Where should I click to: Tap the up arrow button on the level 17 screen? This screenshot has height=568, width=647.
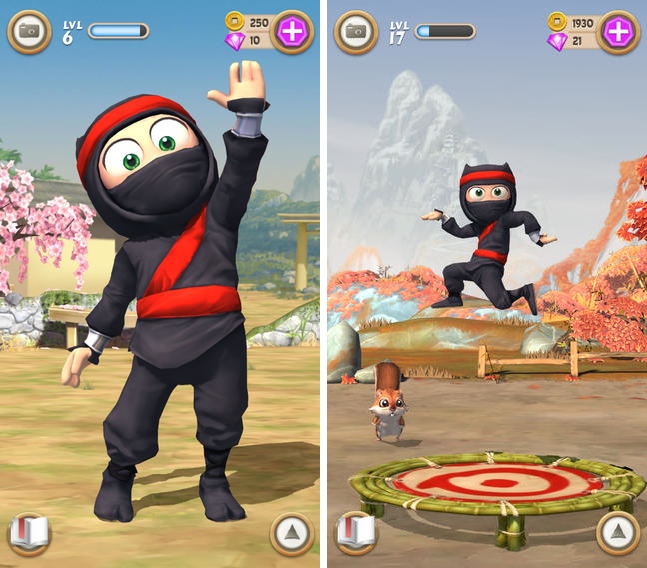(x=618, y=534)
